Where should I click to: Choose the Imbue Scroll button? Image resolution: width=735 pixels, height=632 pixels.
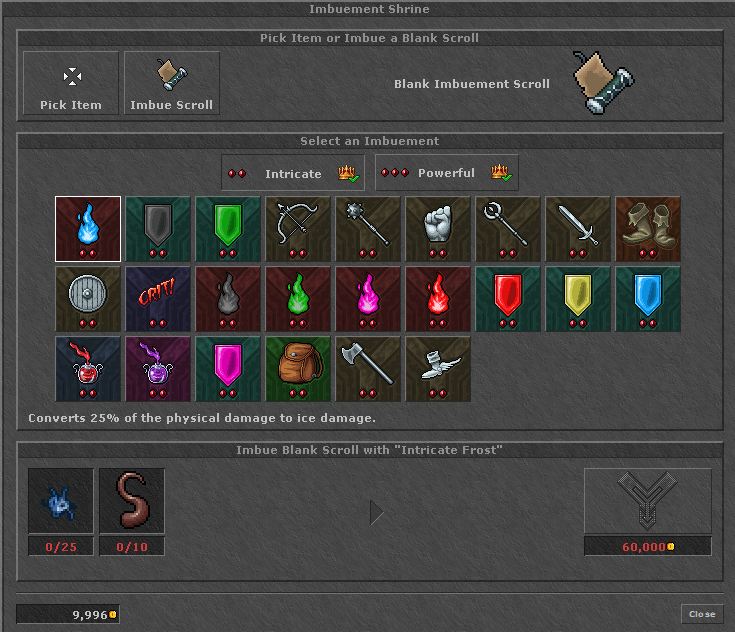click(172, 84)
